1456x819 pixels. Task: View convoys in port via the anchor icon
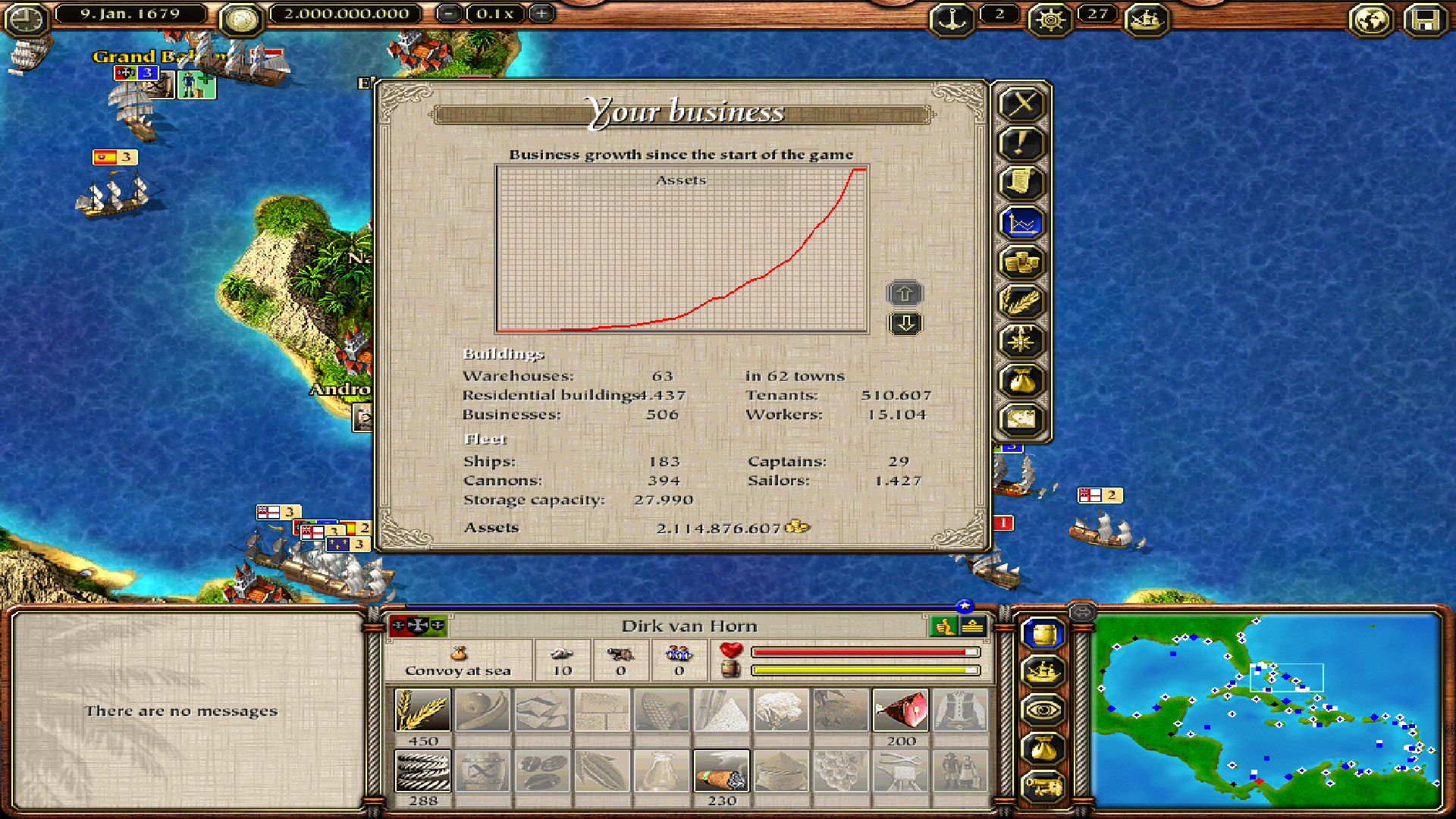[952, 20]
